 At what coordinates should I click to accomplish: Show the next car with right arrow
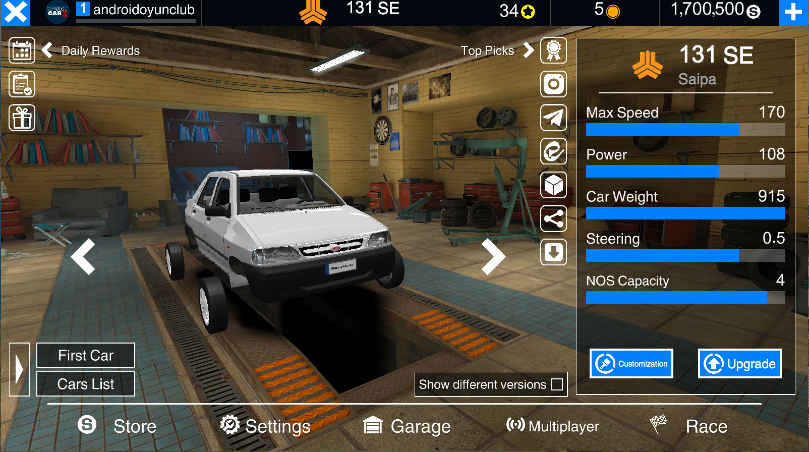coord(494,256)
